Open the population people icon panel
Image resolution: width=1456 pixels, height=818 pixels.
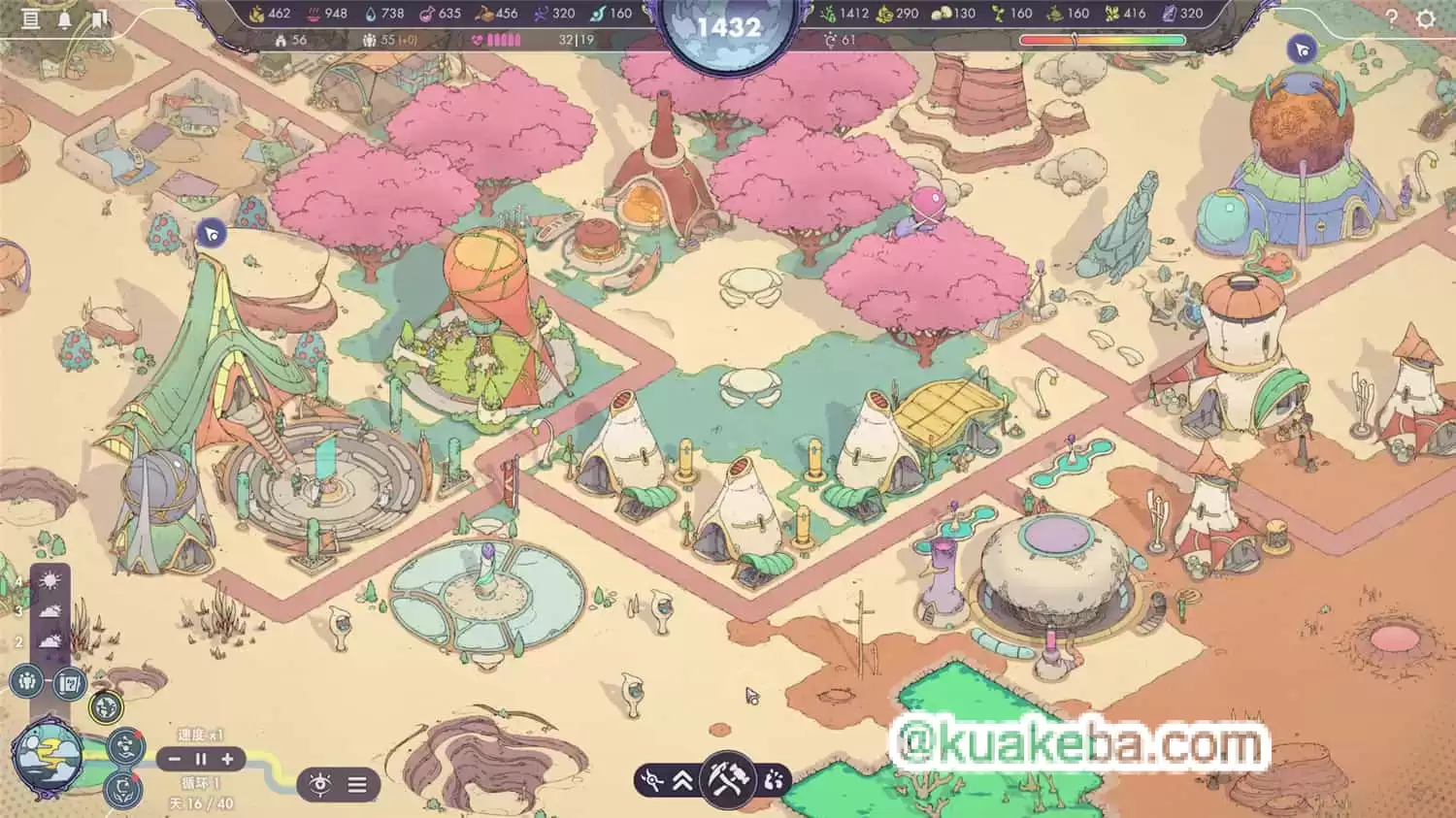pos(28,681)
